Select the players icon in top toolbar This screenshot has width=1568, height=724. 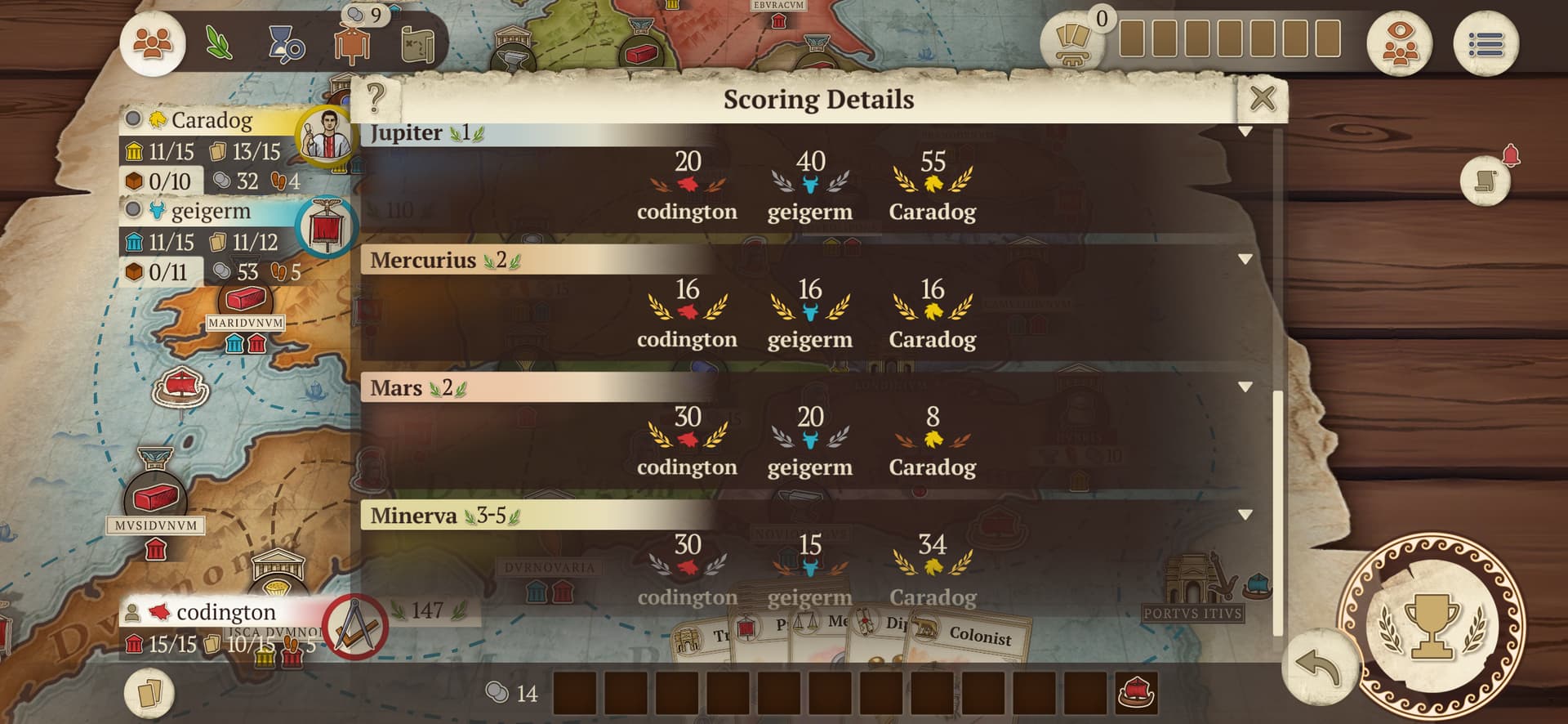(153, 42)
